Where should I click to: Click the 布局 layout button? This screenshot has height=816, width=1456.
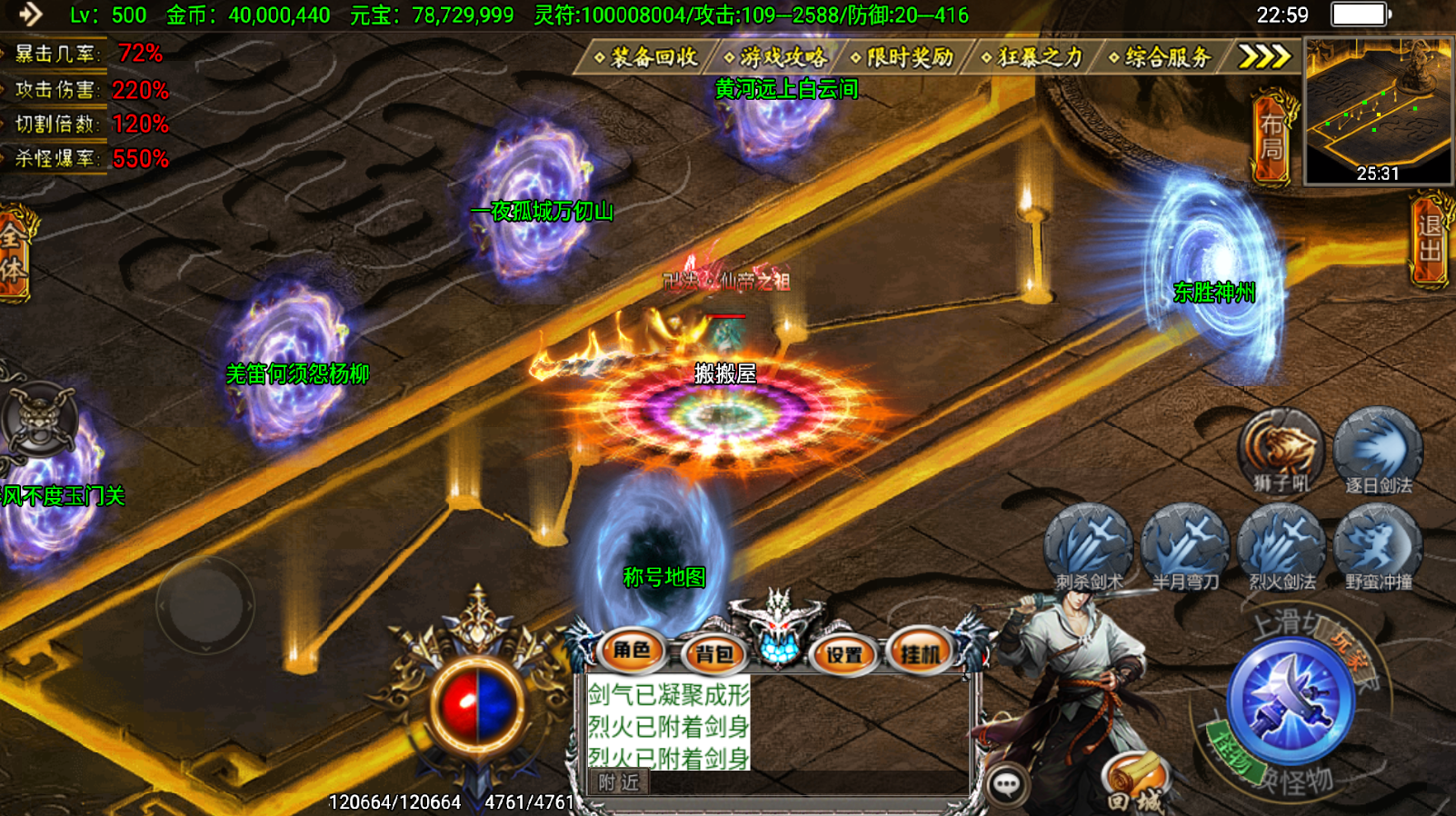1272,136
